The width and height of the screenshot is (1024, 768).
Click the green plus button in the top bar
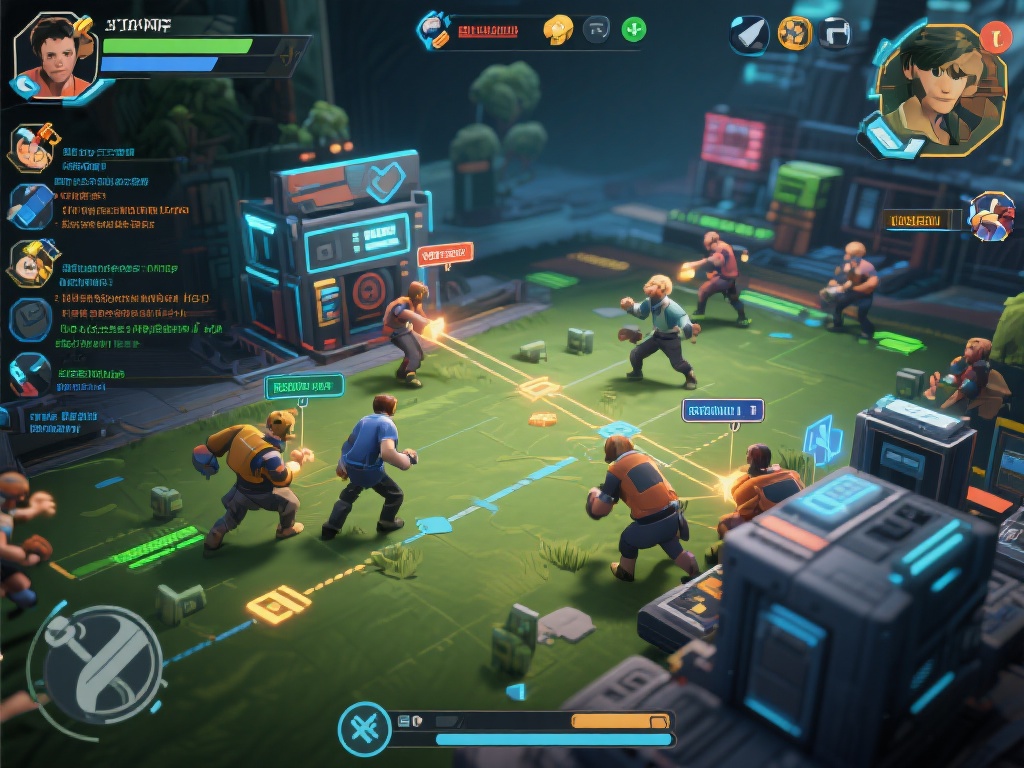tap(634, 29)
